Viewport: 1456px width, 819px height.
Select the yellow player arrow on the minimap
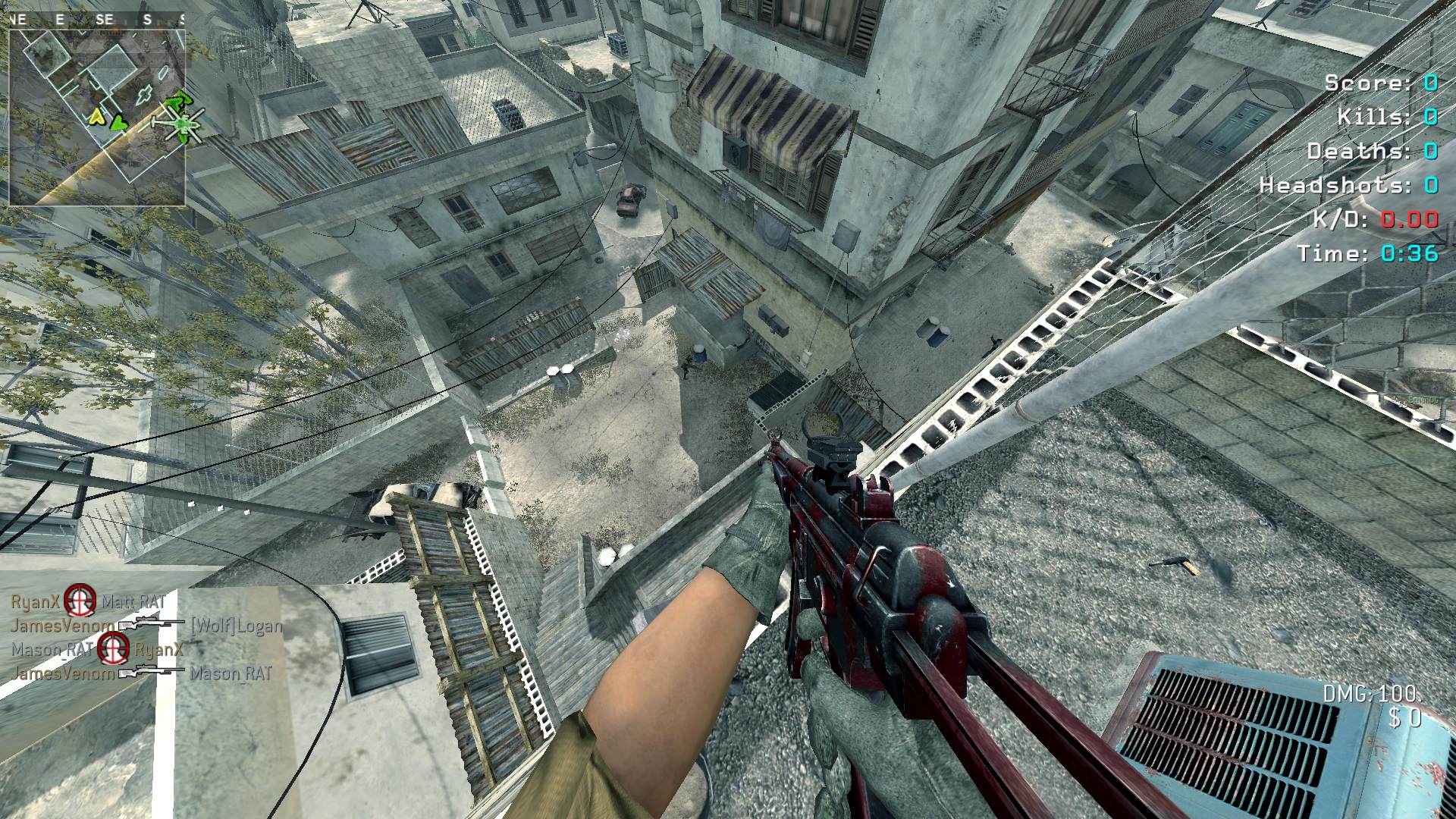[96, 117]
